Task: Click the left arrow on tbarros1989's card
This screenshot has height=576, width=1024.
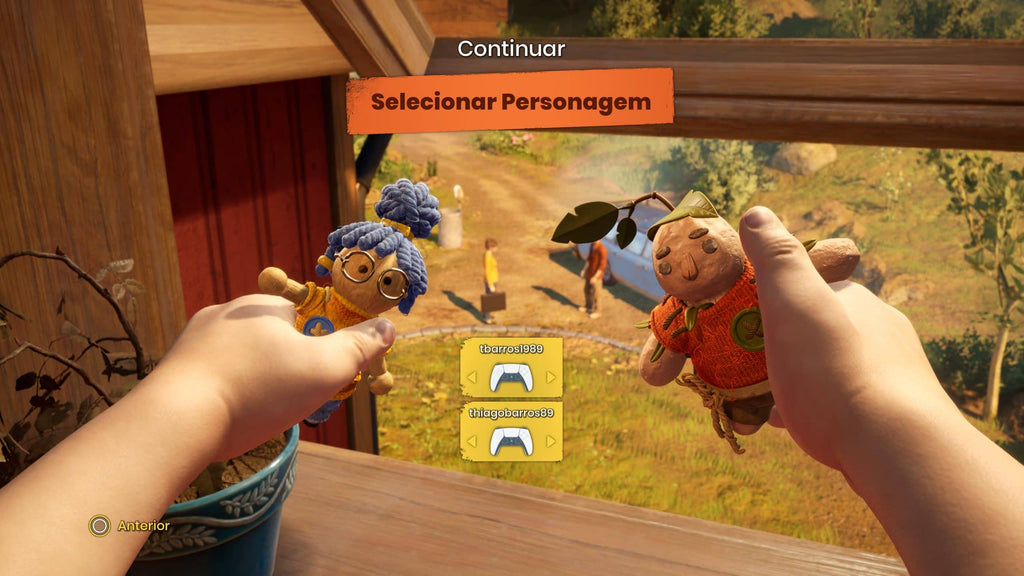Action: click(x=471, y=377)
